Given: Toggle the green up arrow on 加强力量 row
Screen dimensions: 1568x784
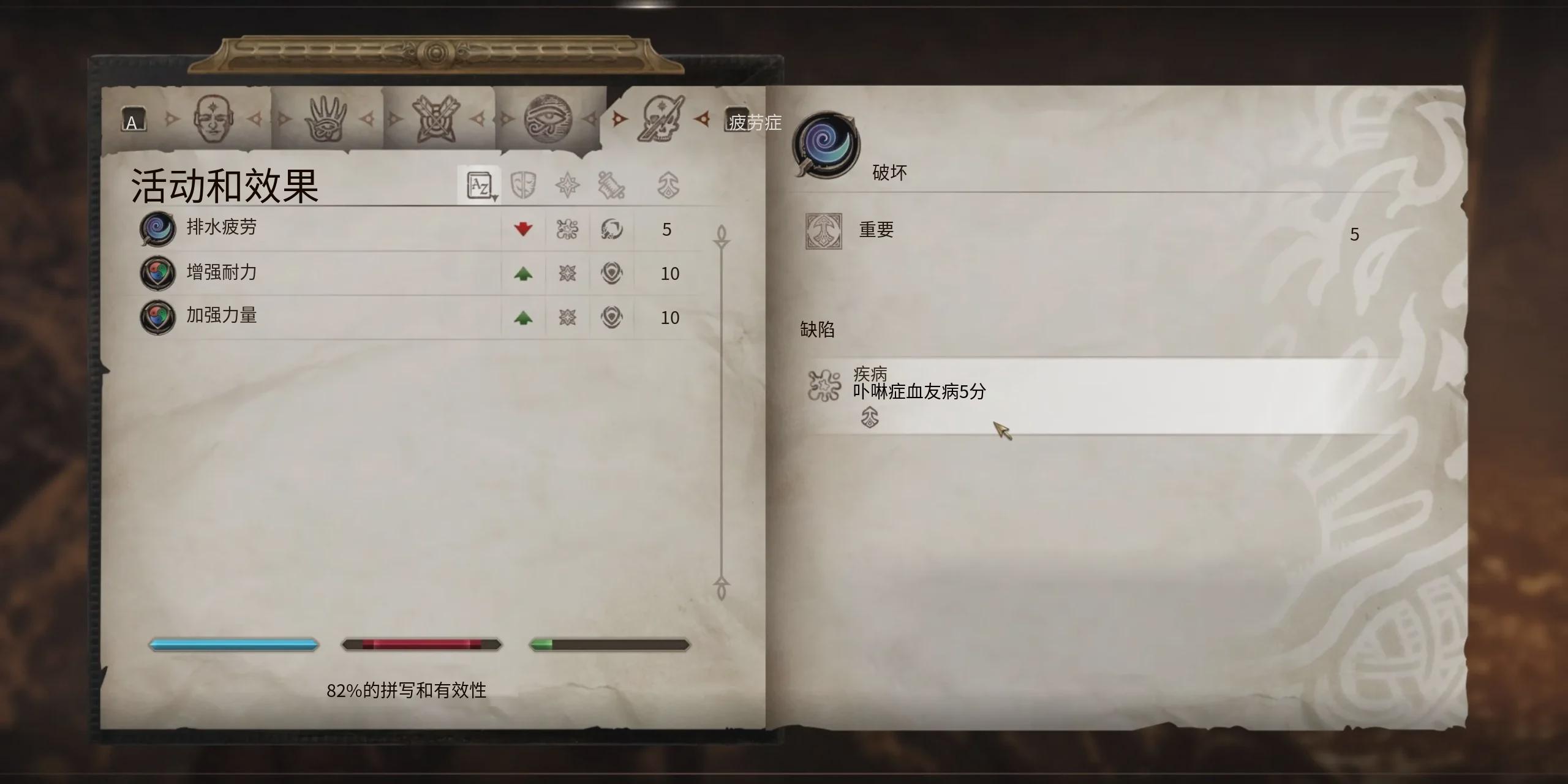Looking at the screenshot, I should (524, 317).
